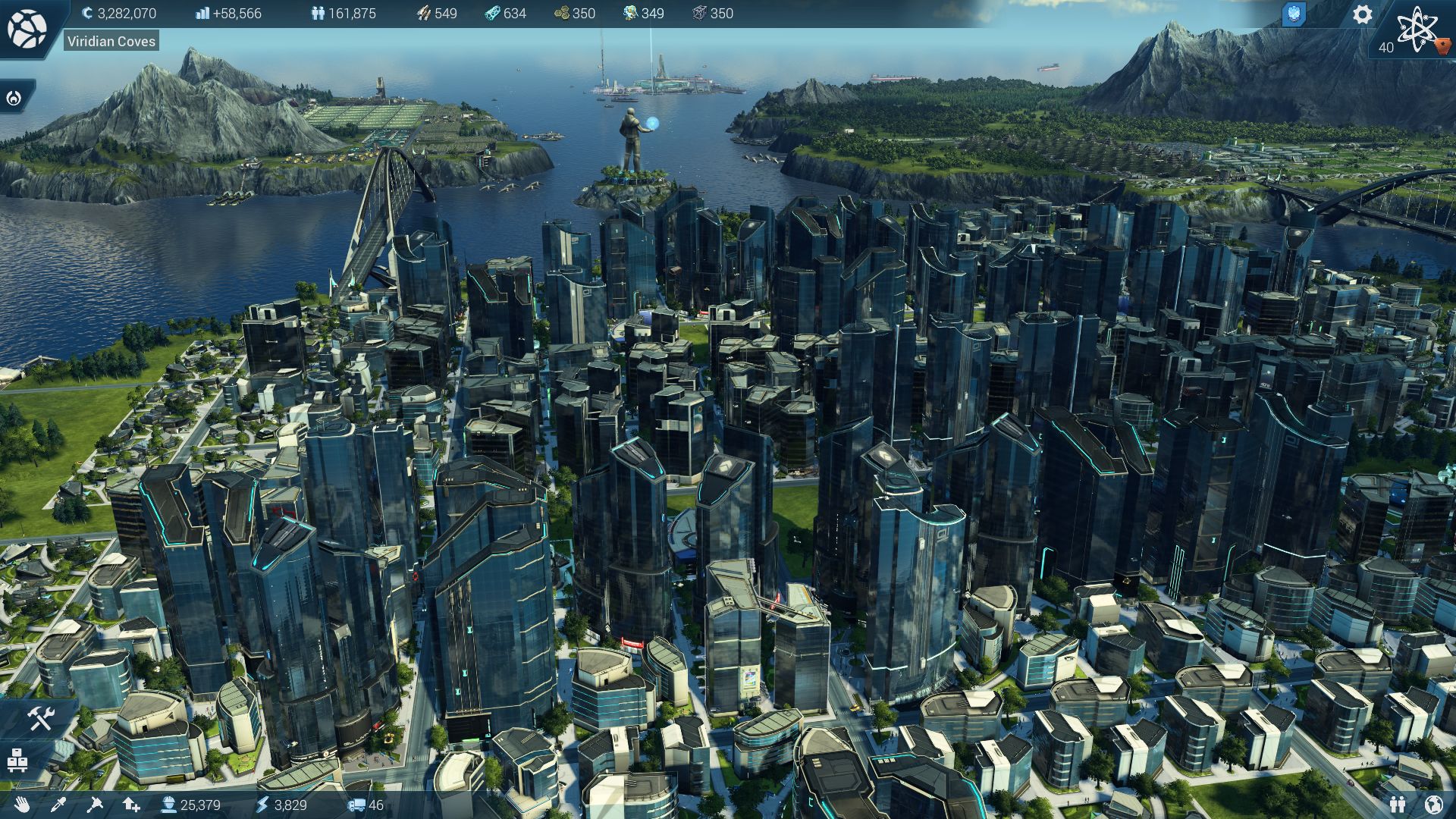1456x819 pixels.
Task: Click the flame icon tab on left edge
Action: pos(14,98)
